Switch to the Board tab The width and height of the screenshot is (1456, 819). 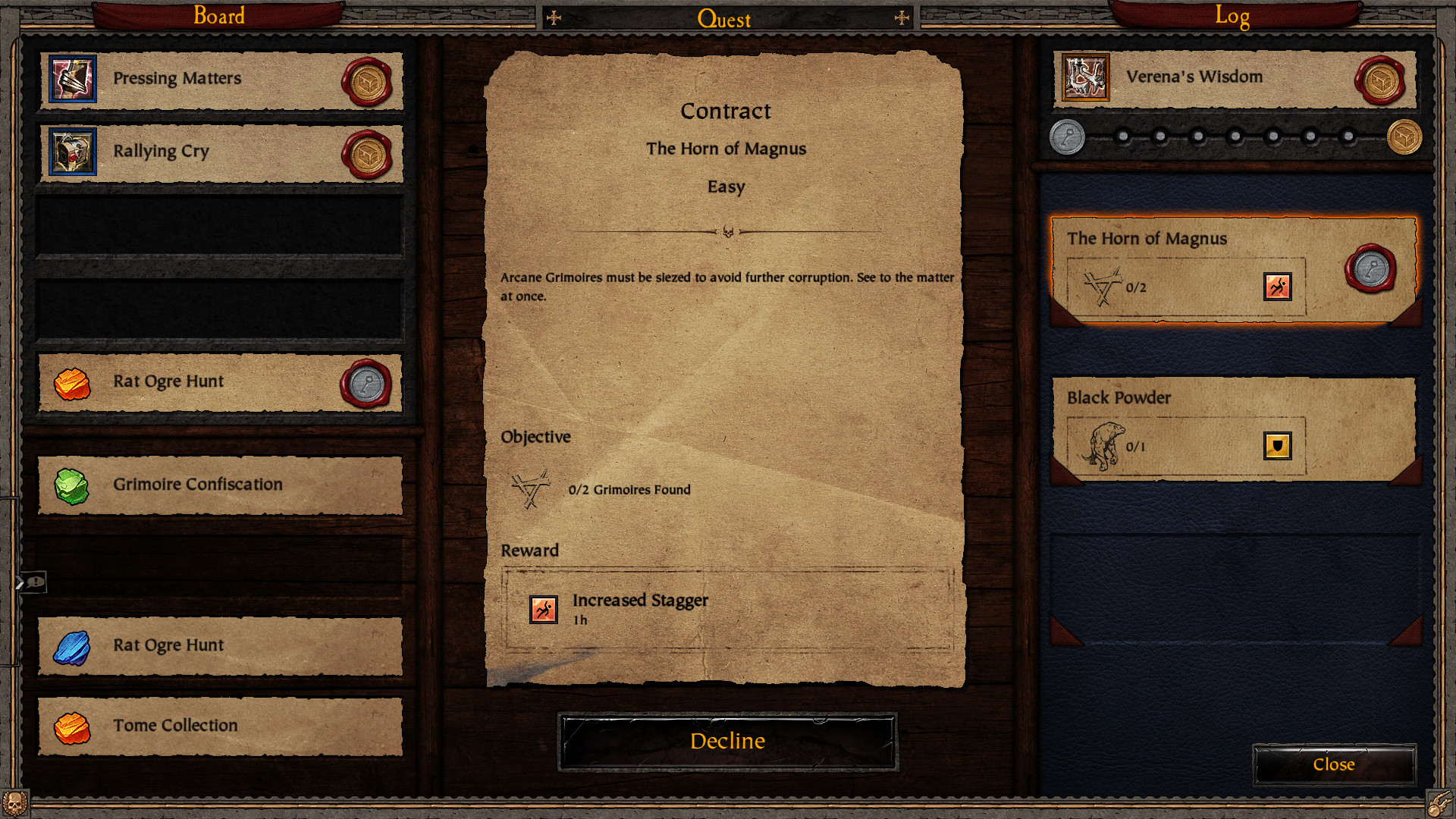(x=218, y=15)
